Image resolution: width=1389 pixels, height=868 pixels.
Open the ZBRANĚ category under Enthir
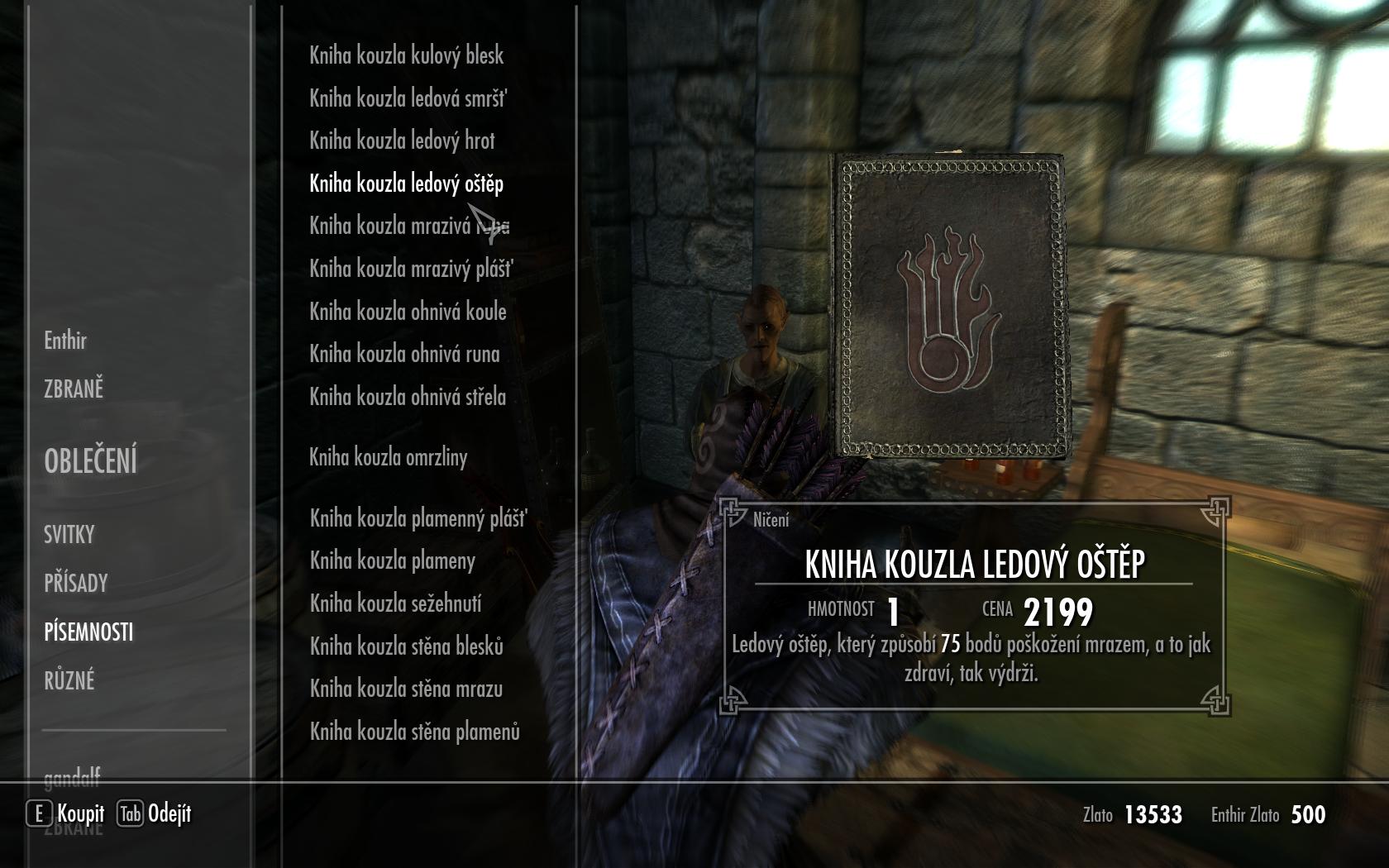tap(74, 389)
